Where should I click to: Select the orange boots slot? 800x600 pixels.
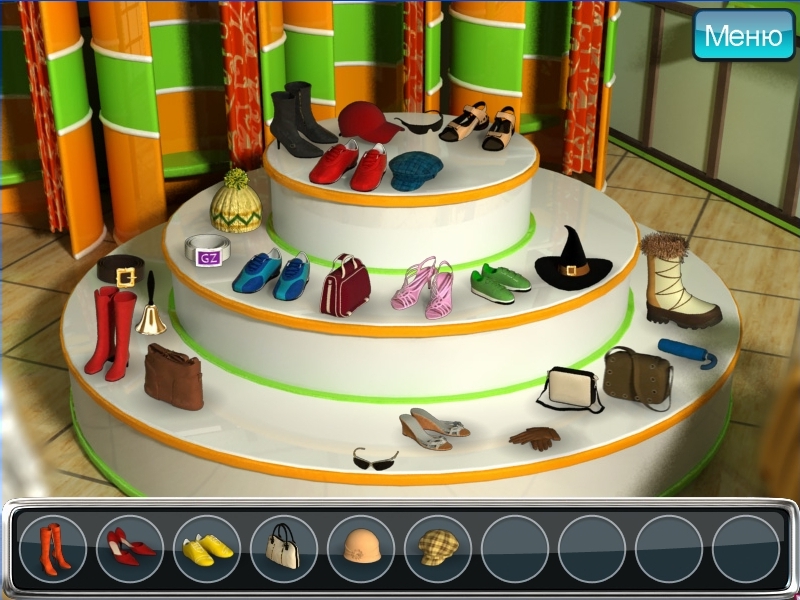53,548
